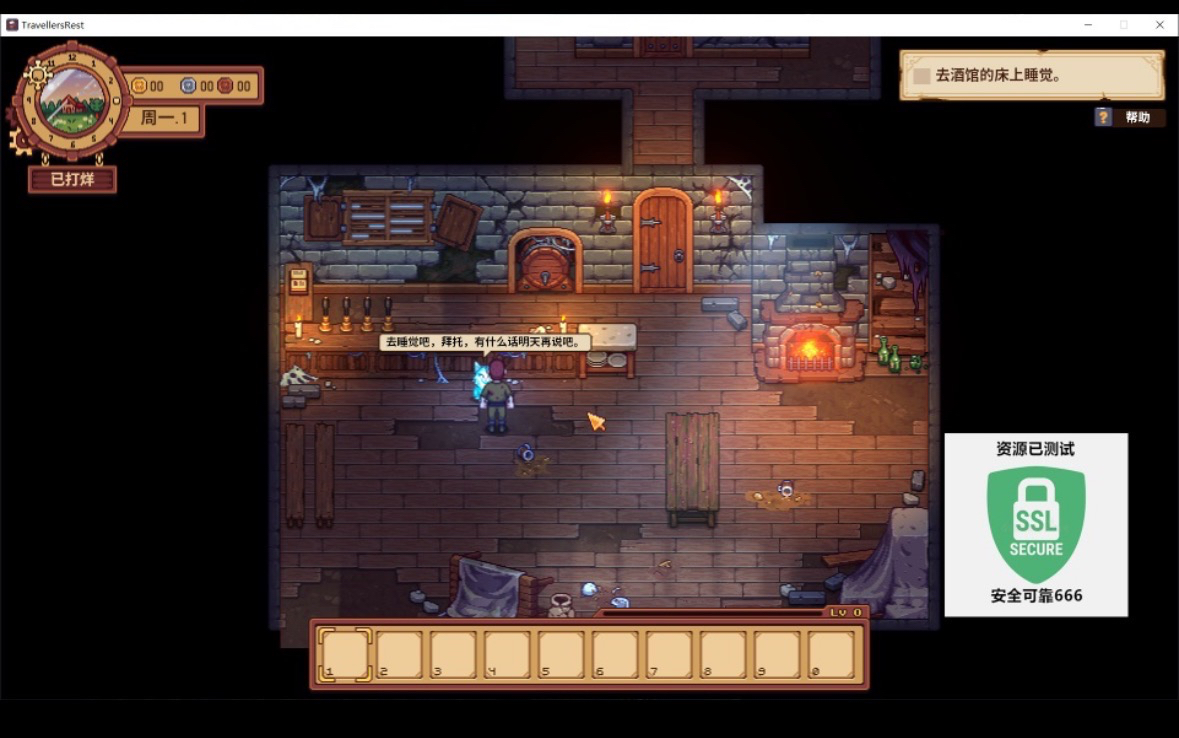Select the highlighted hotbar slot 1

[345, 654]
